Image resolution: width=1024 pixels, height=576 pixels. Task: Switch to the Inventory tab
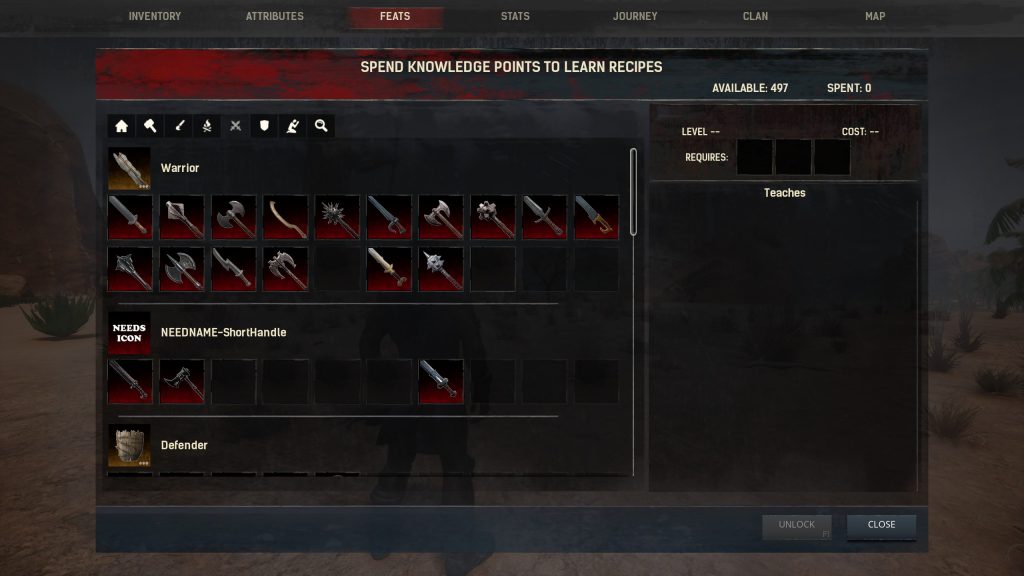pyautogui.click(x=155, y=17)
